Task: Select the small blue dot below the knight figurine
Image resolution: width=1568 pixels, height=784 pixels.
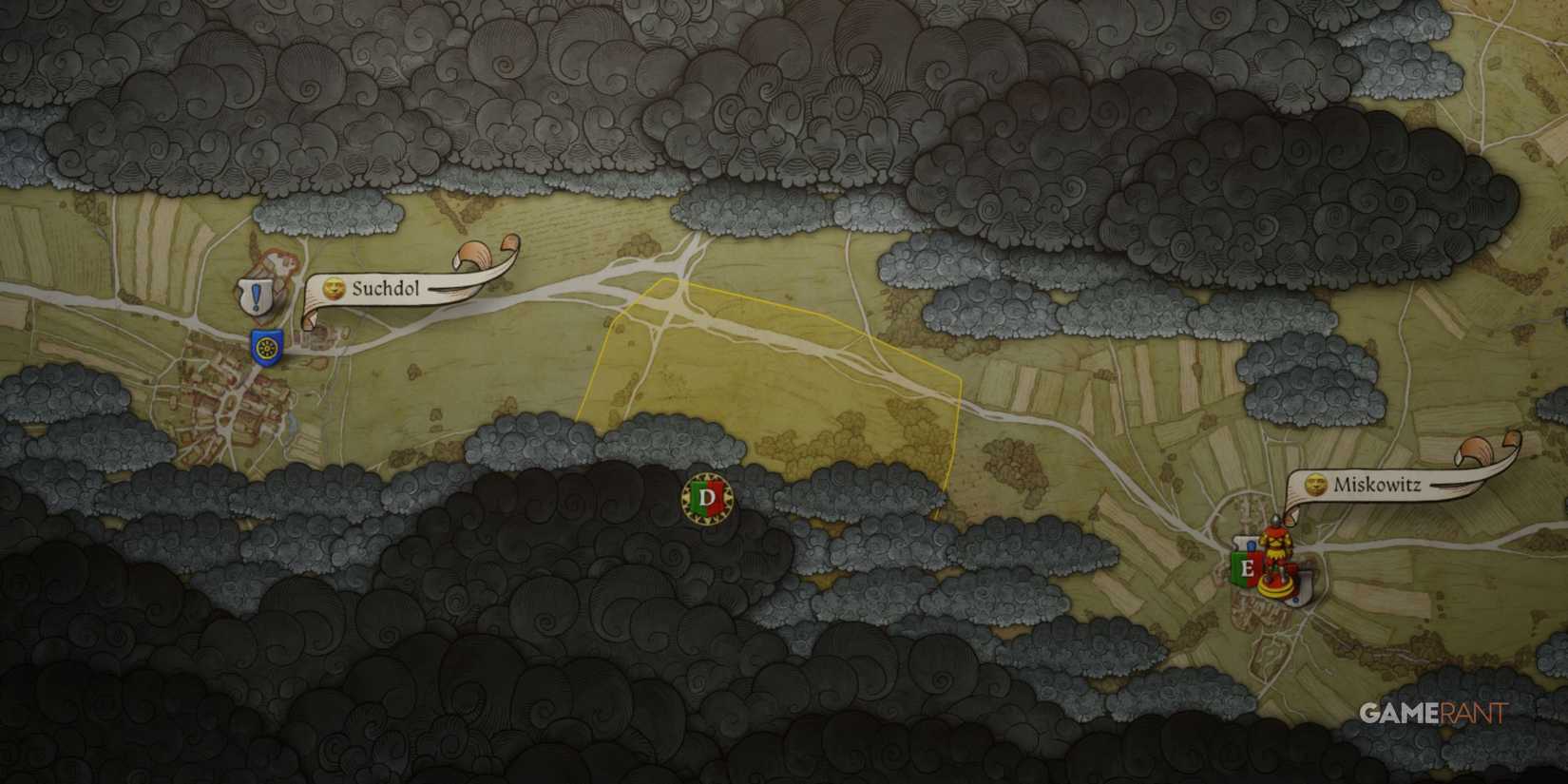Action: (x=1295, y=600)
